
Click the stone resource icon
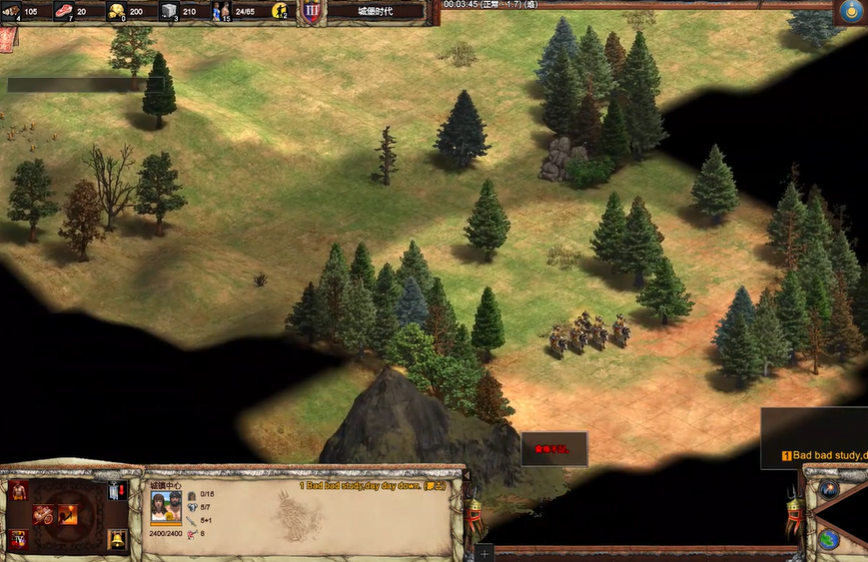(x=169, y=12)
